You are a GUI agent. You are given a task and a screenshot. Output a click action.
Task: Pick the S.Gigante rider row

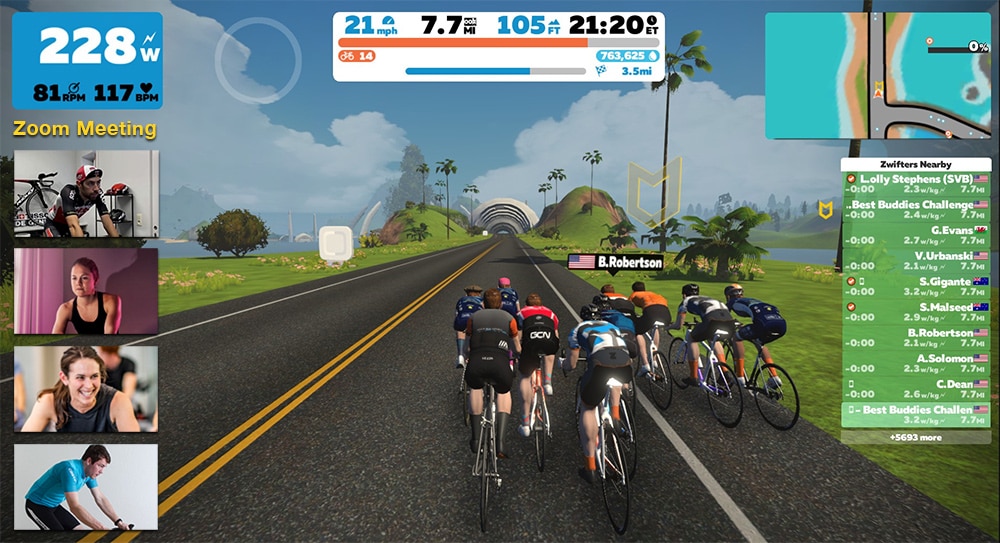pos(916,286)
